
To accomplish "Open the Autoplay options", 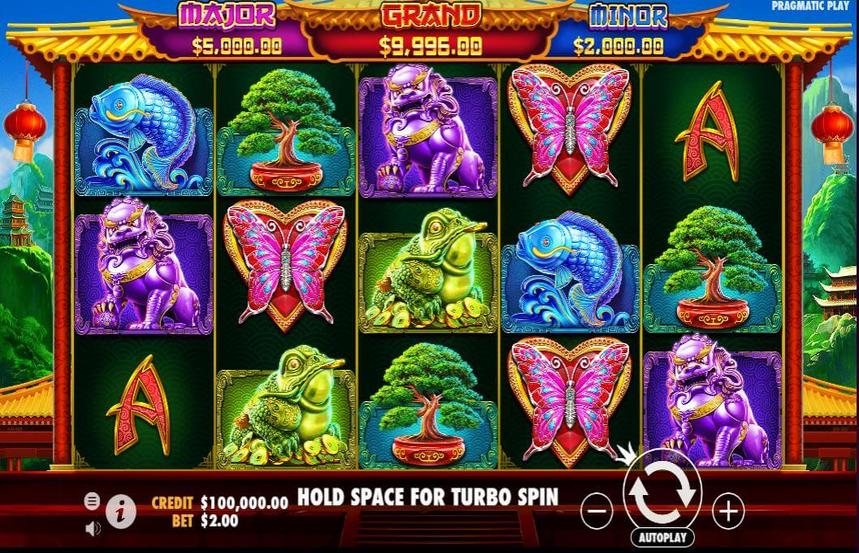I will pyautogui.click(x=660, y=537).
